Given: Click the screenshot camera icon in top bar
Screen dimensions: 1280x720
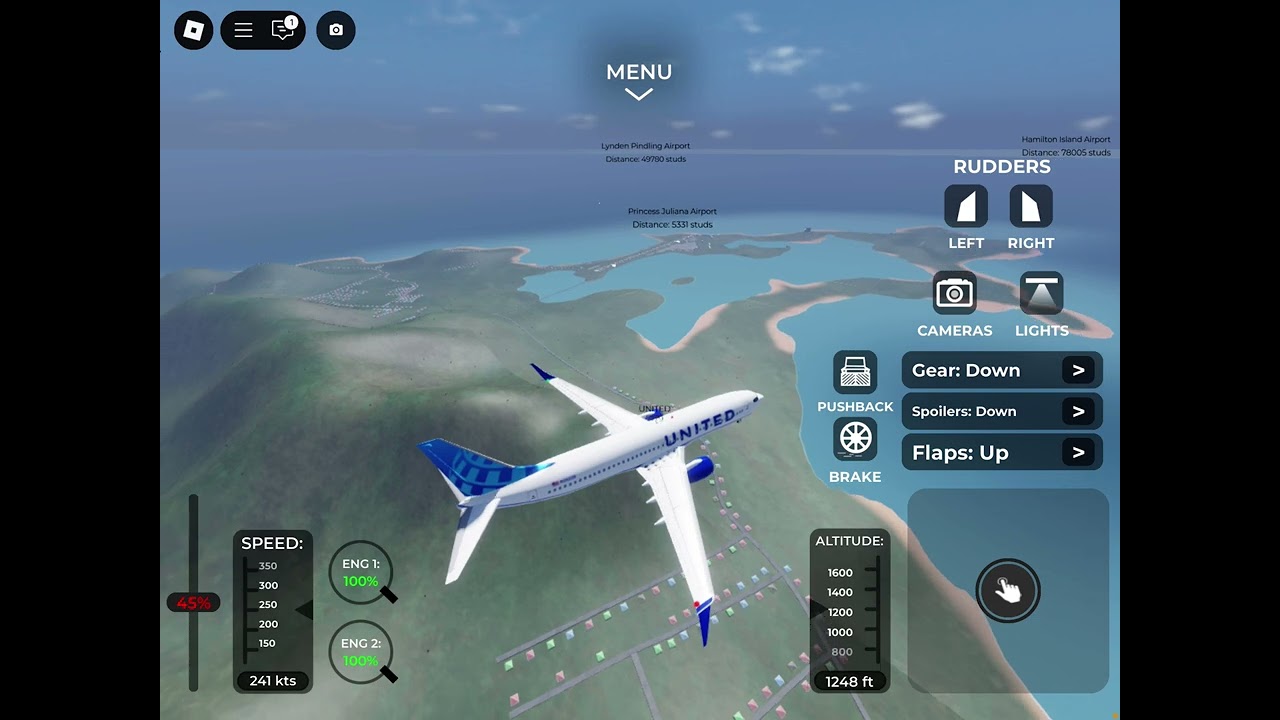Looking at the screenshot, I should coord(336,30).
